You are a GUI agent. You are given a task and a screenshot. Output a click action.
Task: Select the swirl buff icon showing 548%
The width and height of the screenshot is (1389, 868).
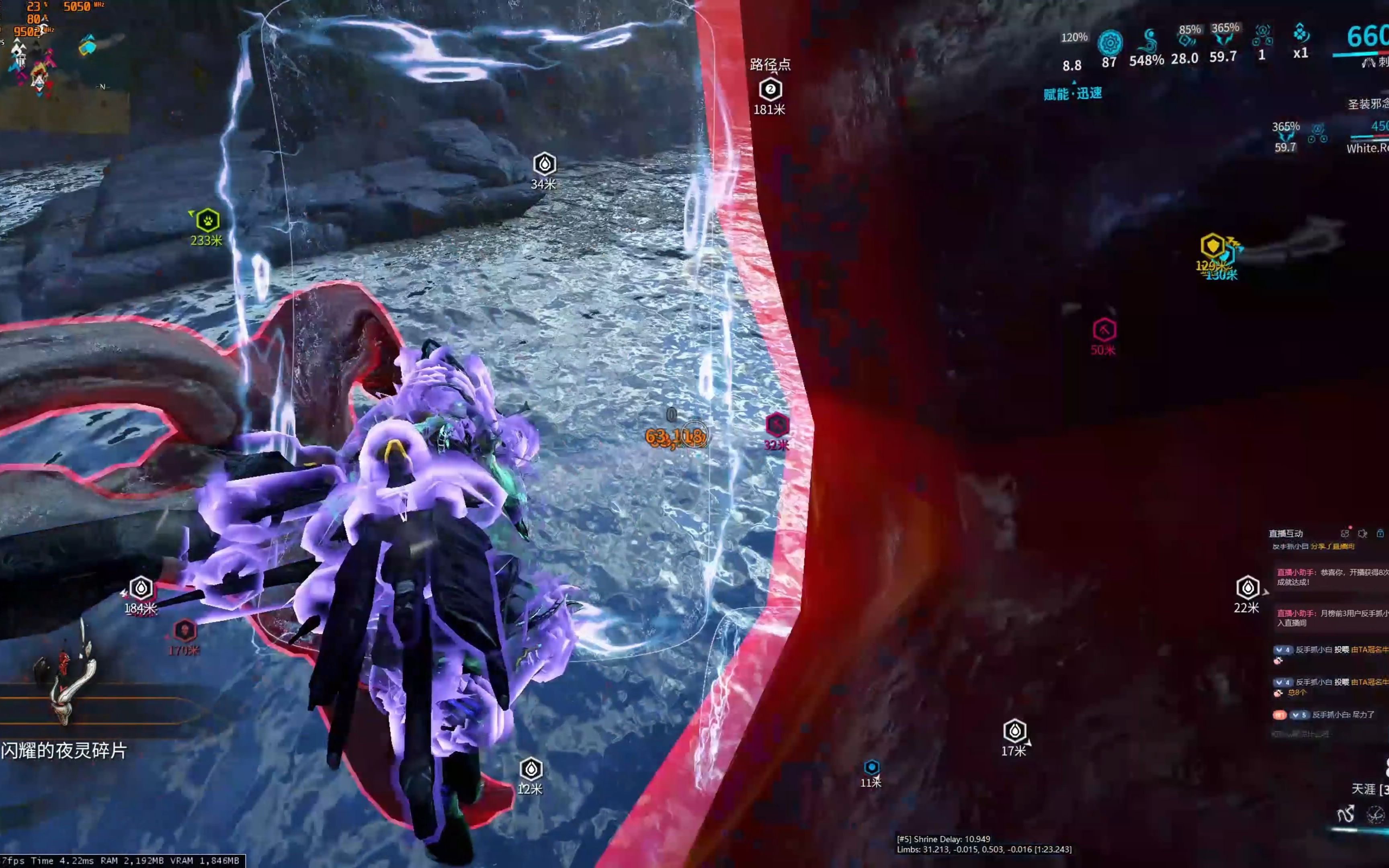pos(1148,41)
